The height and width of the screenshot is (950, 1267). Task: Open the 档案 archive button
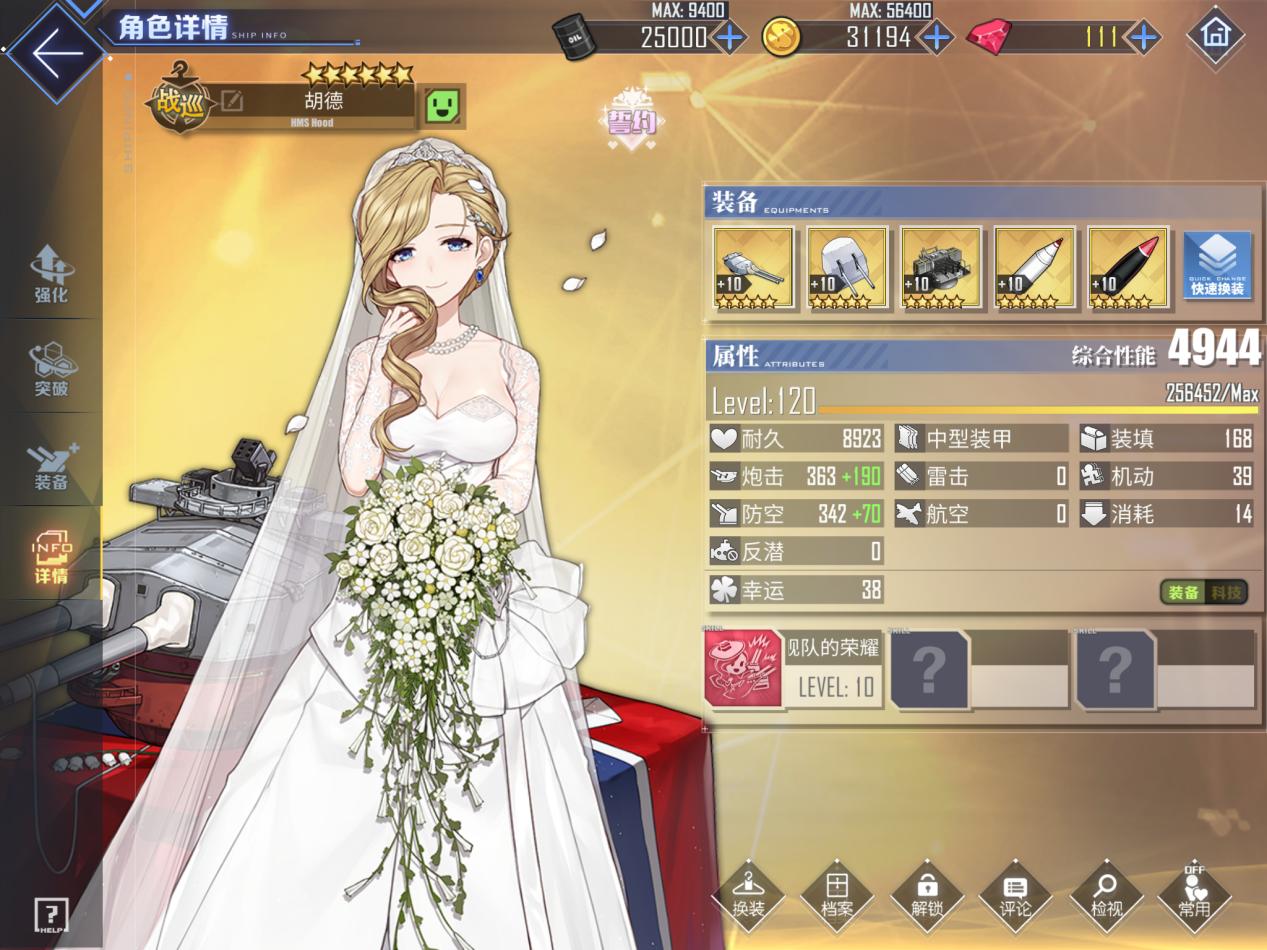coord(837,893)
